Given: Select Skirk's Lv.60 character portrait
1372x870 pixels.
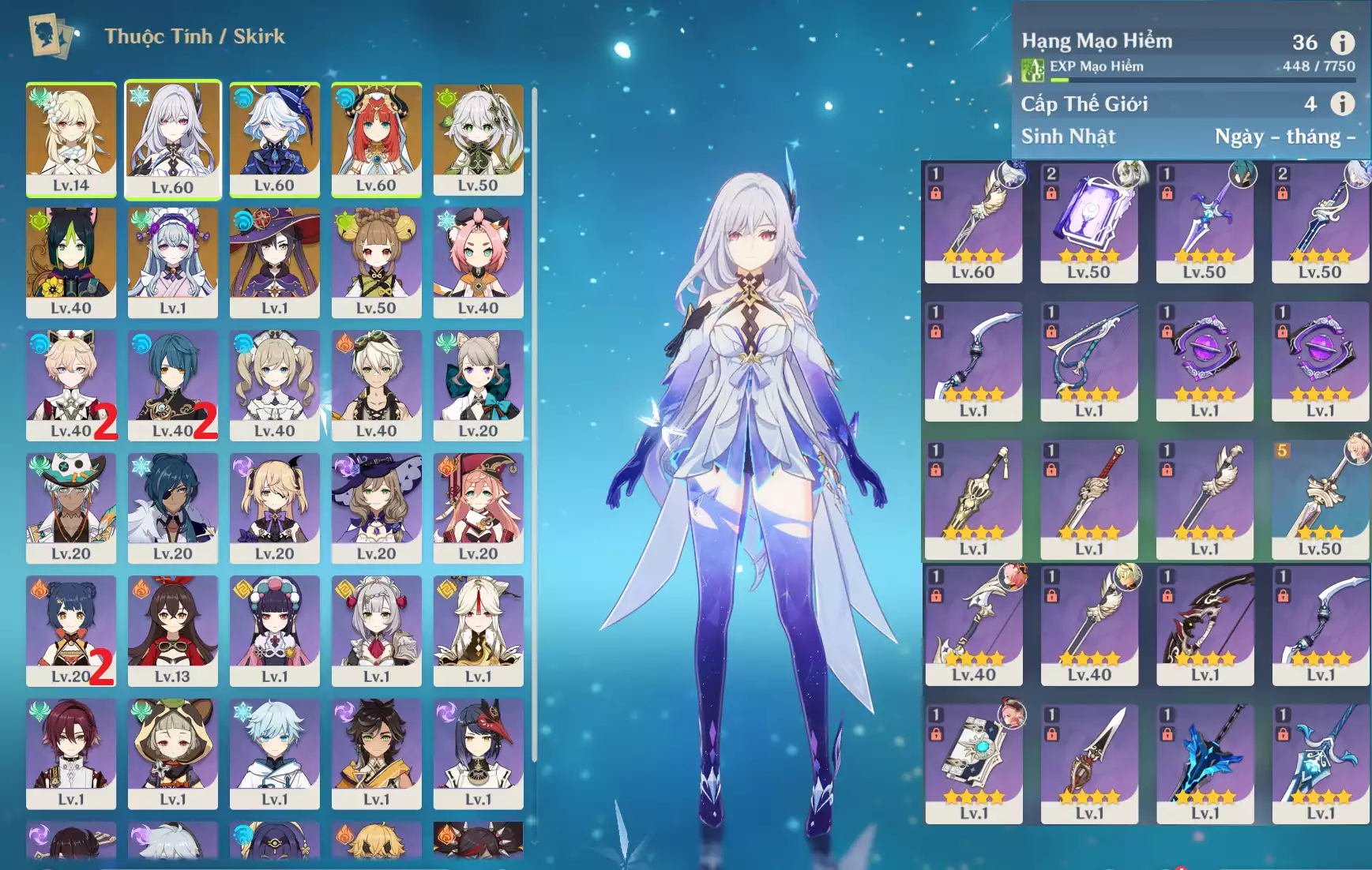Looking at the screenshot, I should (172, 139).
